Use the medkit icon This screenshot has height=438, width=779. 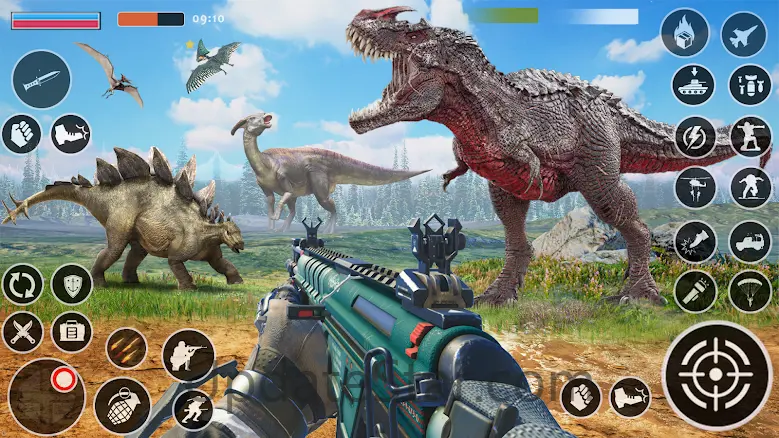click(x=72, y=330)
